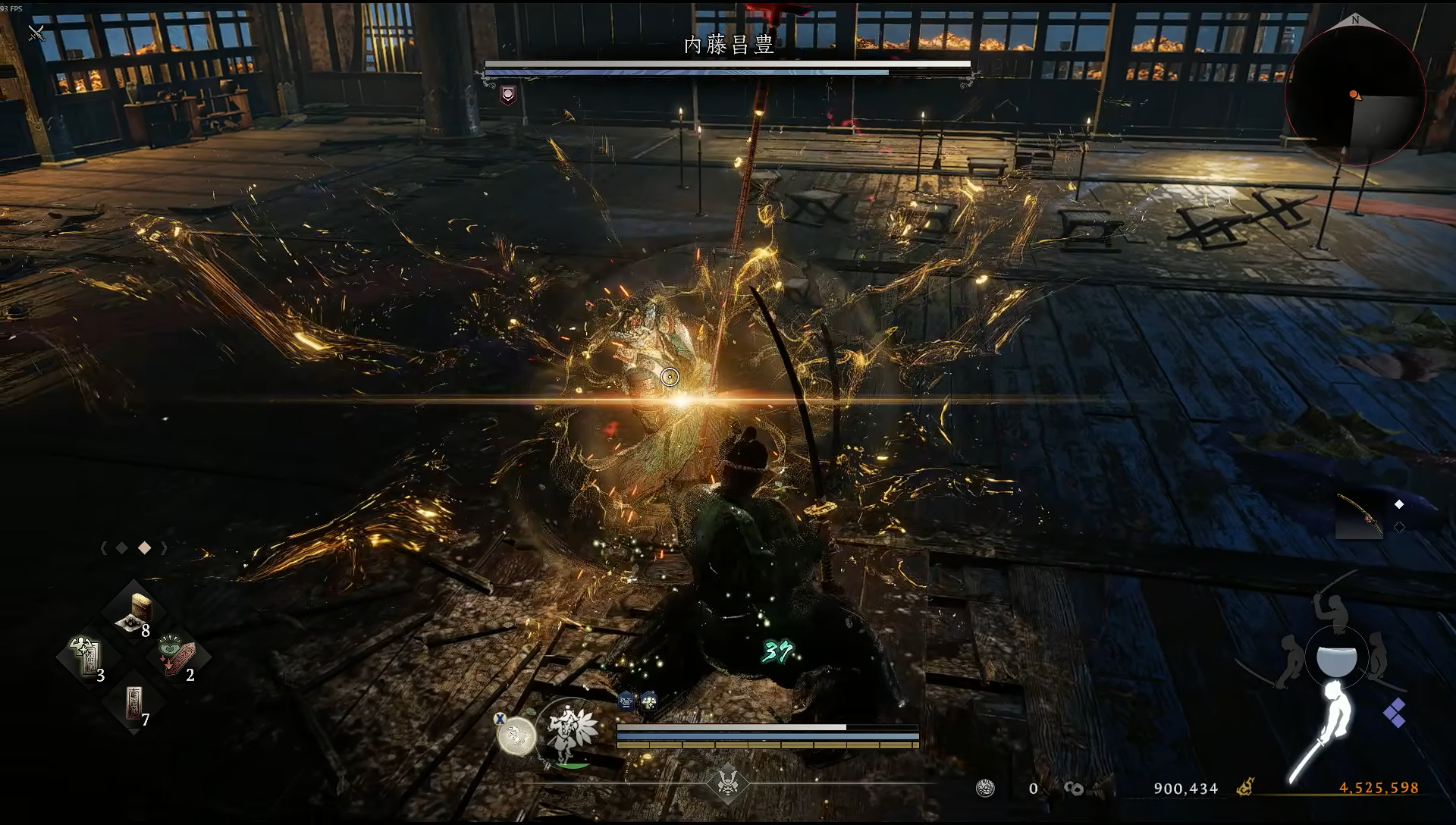Screen dimensions: 1456x825
Task: Click the highlighted shortcut page diamond
Action: [x=144, y=548]
